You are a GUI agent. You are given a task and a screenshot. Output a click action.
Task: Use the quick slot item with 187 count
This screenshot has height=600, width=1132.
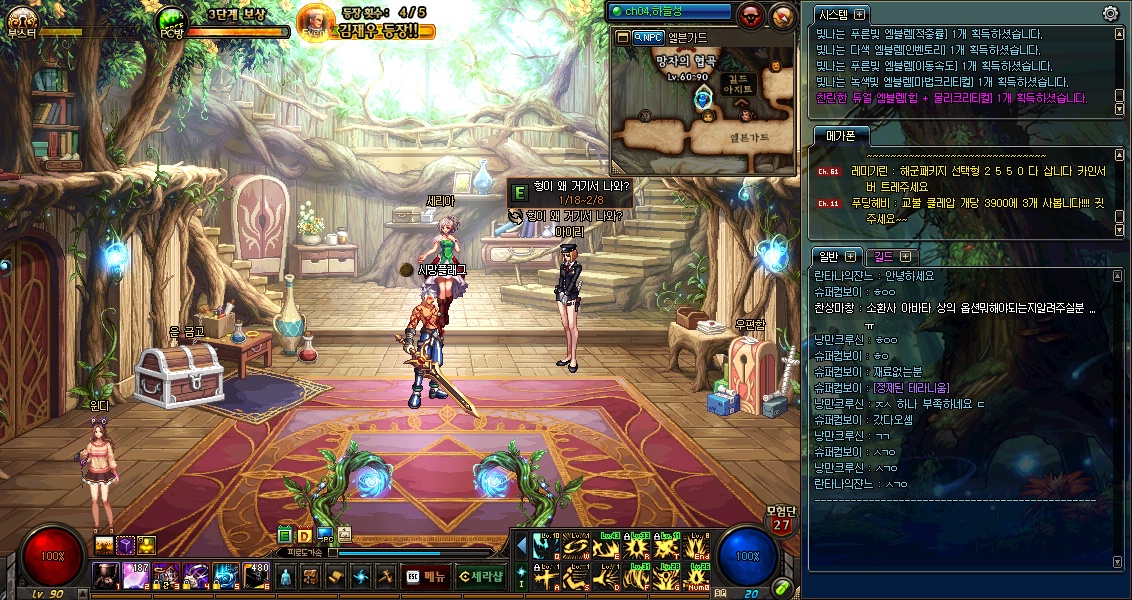pyautogui.click(x=136, y=576)
